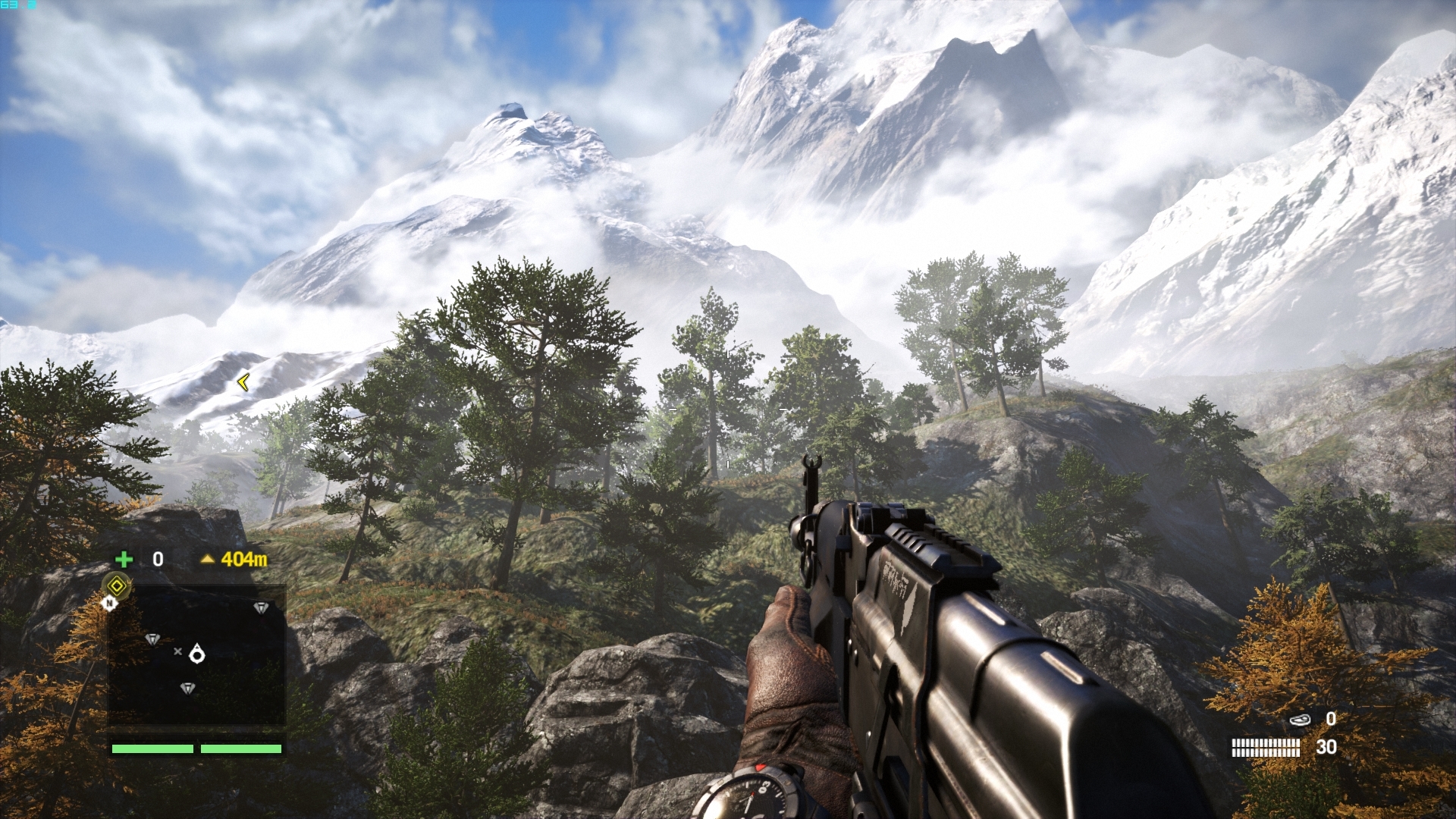
Task: Click the minimap panel
Action: [197, 656]
